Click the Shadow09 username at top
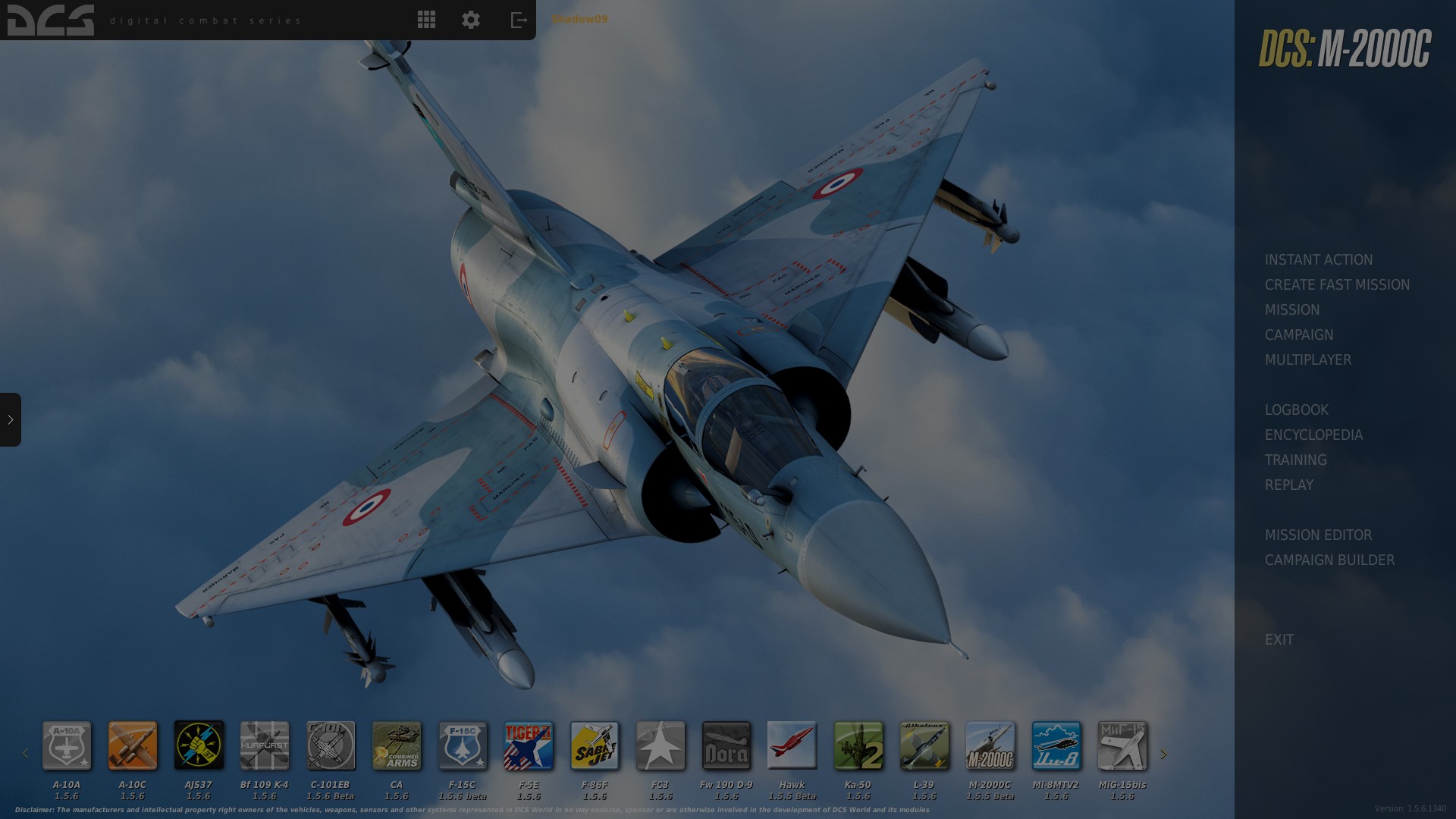This screenshot has width=1456, height=819. coord(579,20)
